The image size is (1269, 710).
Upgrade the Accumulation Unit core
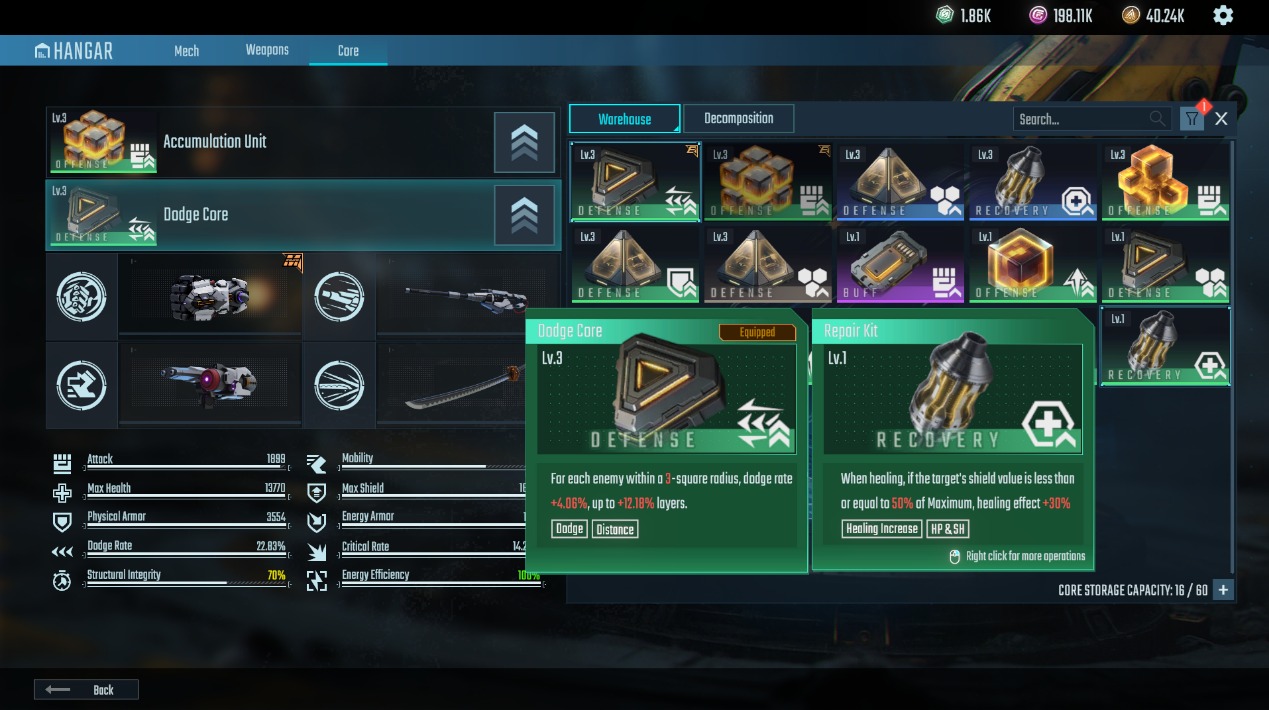[524, 142]
